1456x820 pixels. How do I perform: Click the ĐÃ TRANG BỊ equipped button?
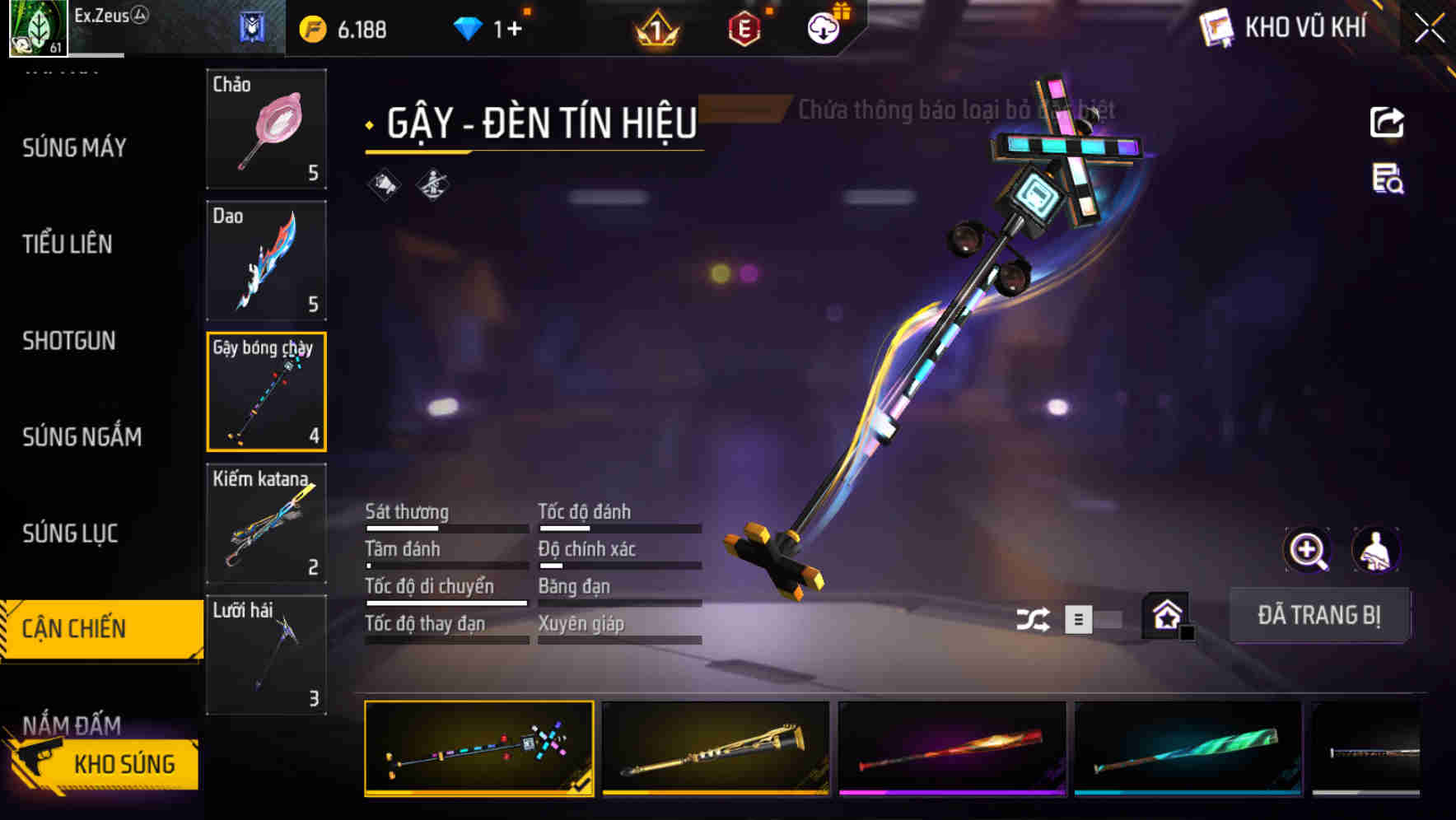pyautogui.click(x=1318, y=615)
